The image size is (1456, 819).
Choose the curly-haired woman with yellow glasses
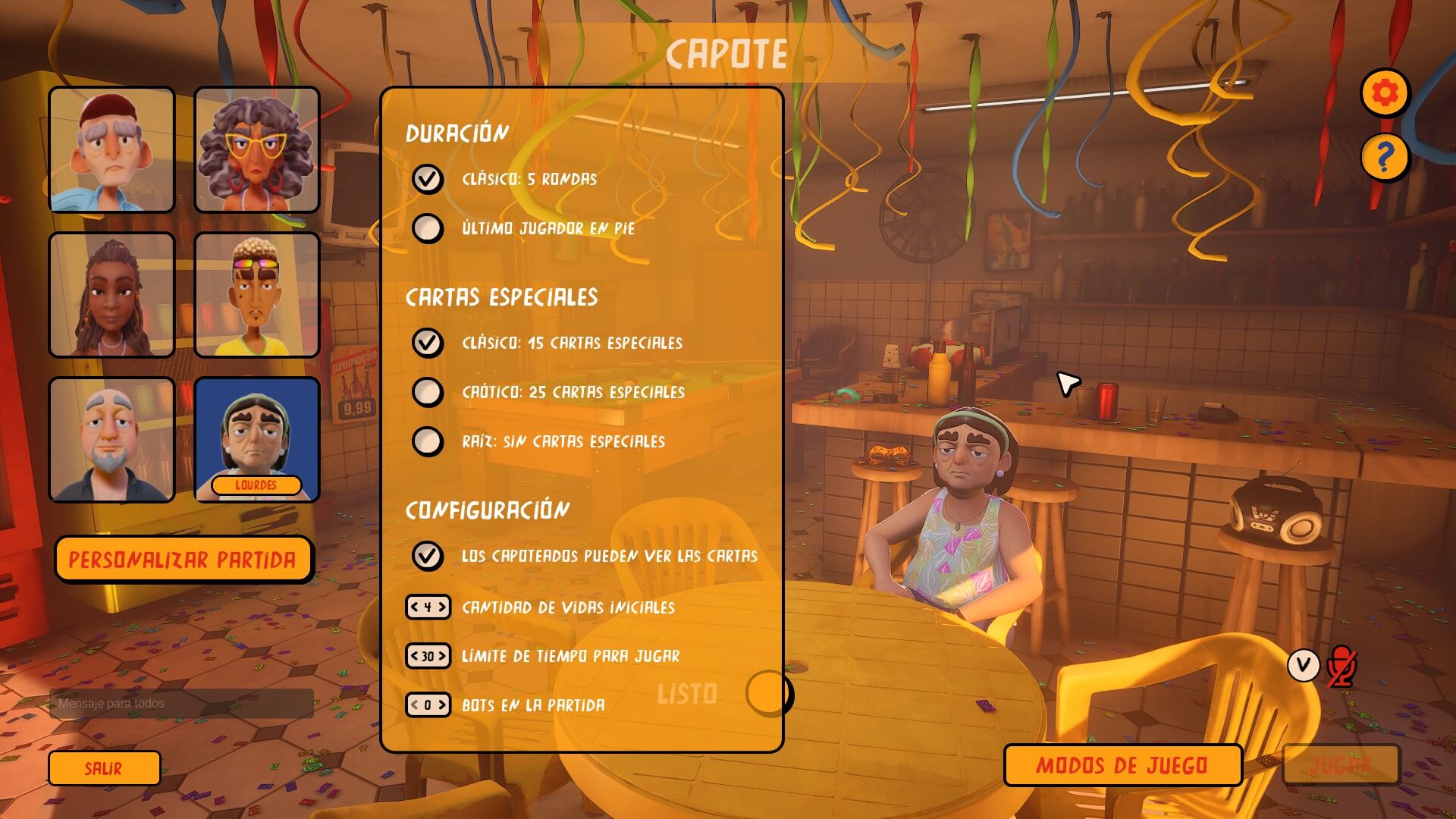pos(257,149)
